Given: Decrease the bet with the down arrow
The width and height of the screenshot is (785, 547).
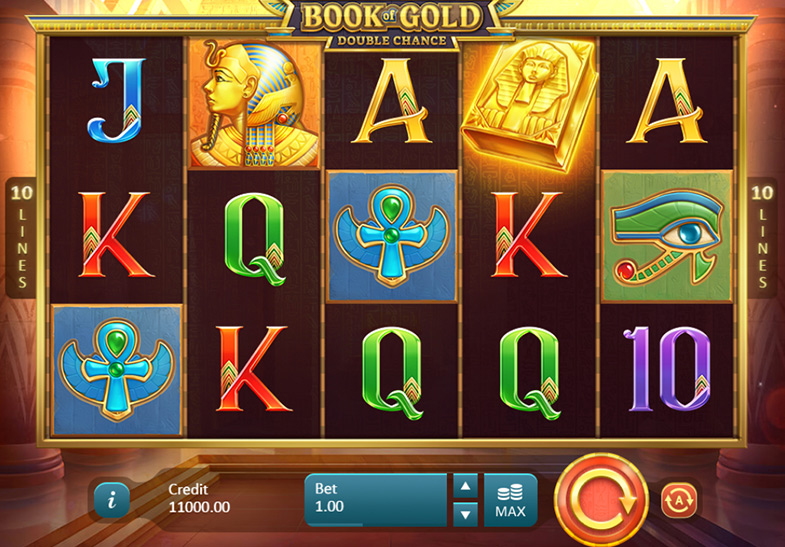Looking at the screenshot, I should 465,514.
